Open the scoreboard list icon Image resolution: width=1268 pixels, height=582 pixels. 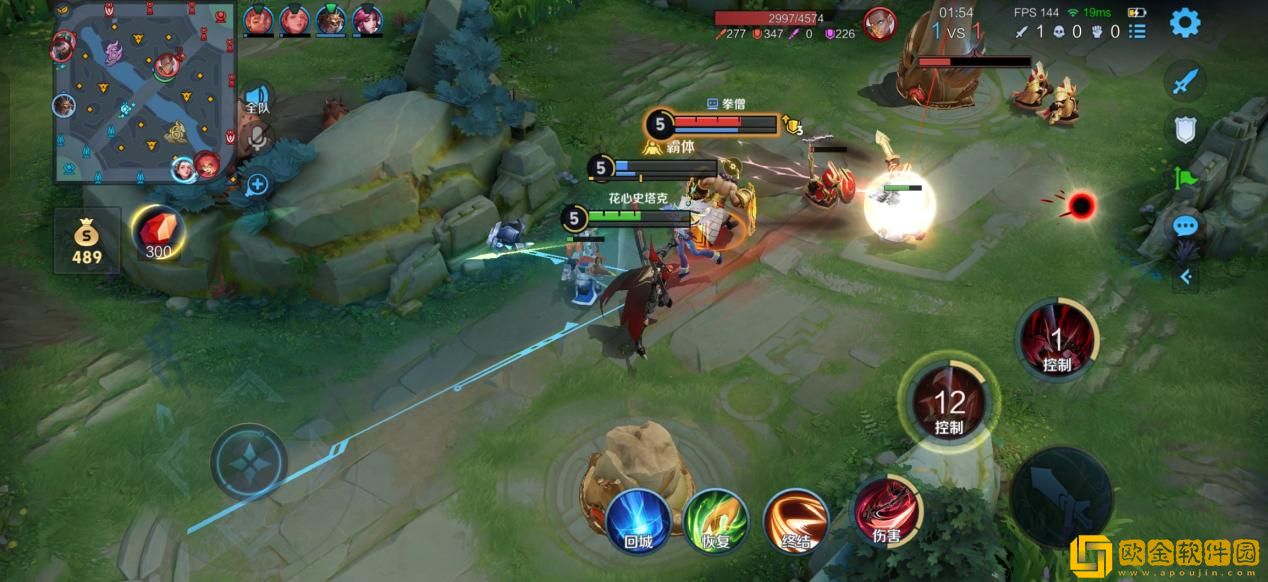pyautogui.click(x=1137, y=32)
